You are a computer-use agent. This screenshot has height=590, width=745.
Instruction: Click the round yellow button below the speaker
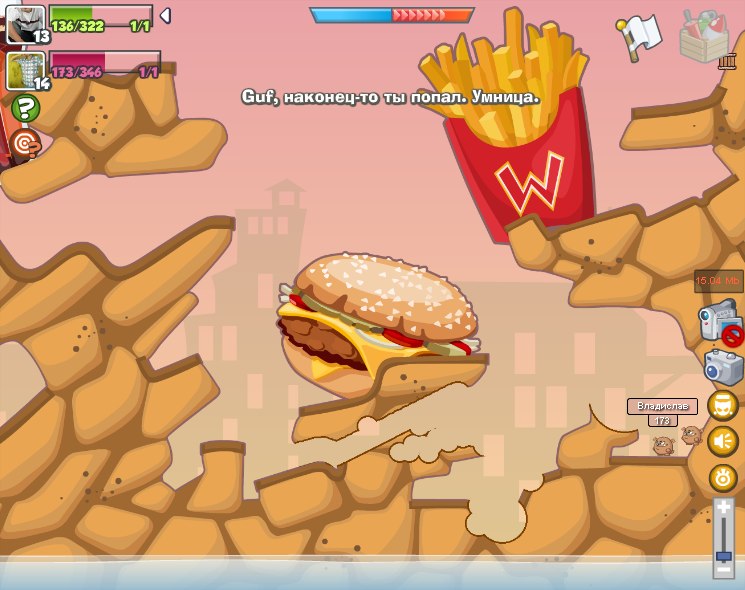pyautogui.click(x=723, y=477)
